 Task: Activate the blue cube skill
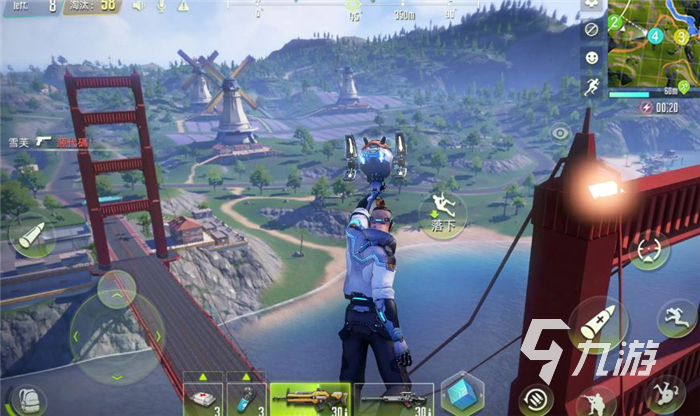coord(462,394)
